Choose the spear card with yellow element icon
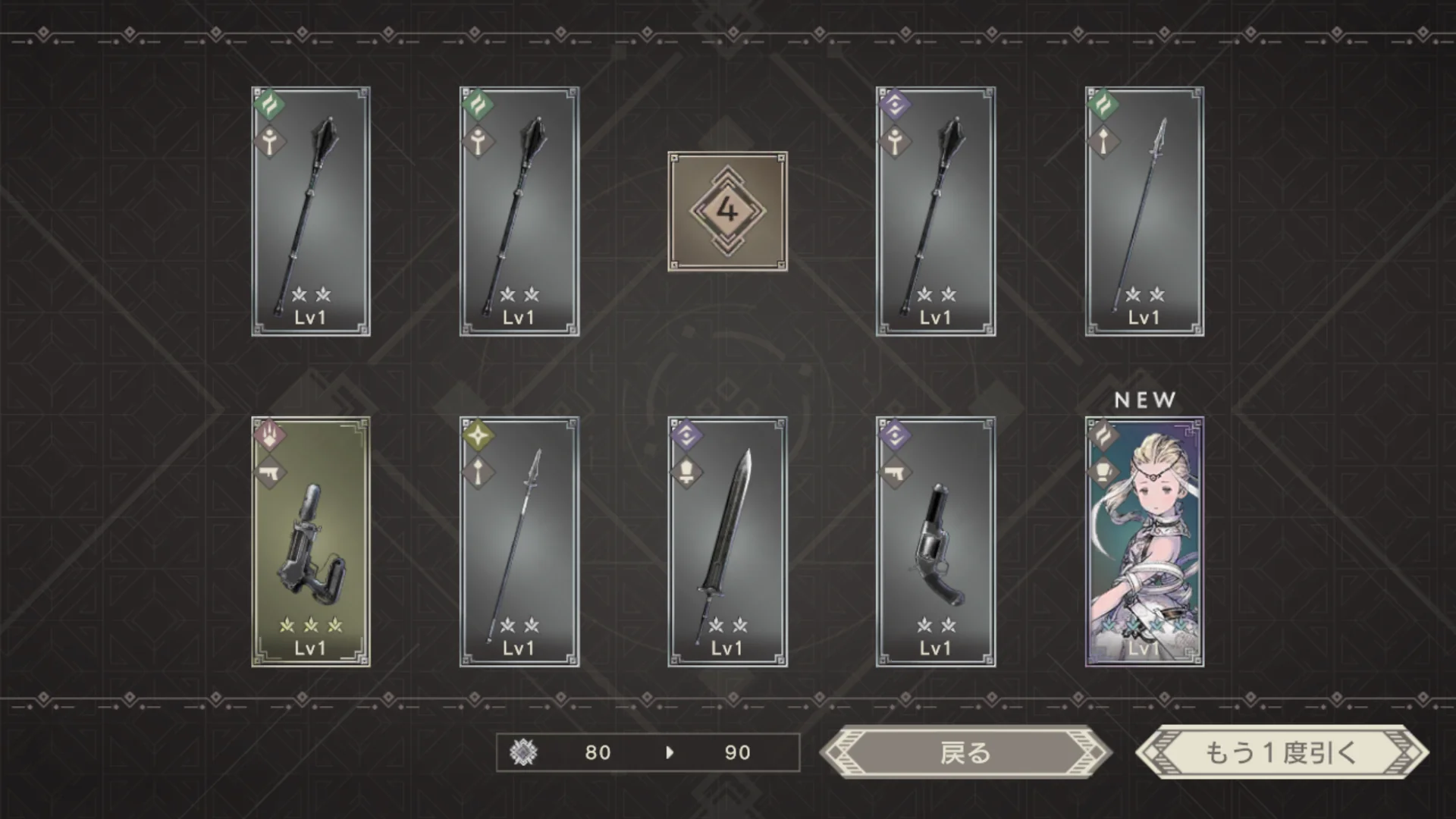1456x819 pixels. 519,541
